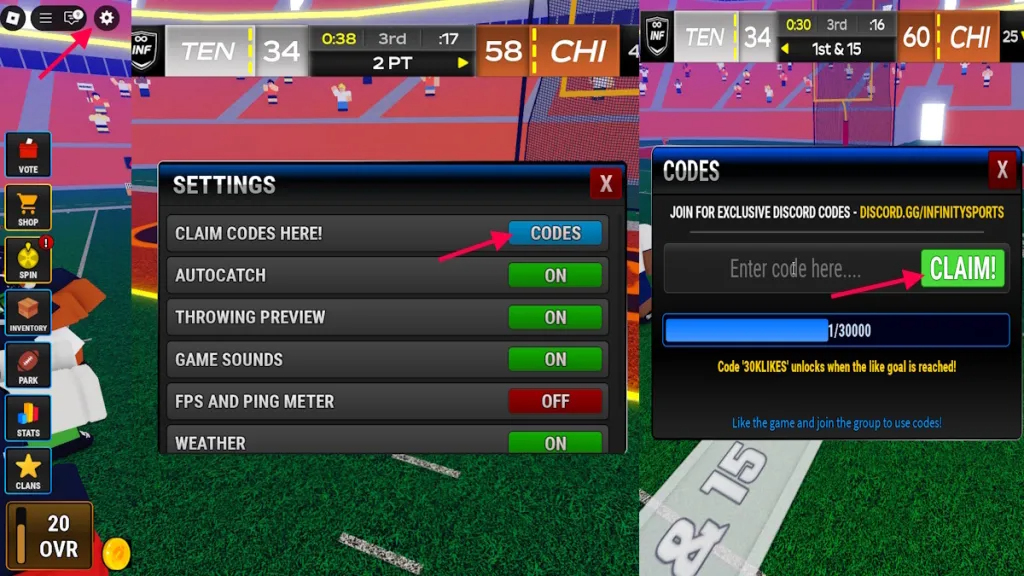Image resolution: width=1024 pixels, height=576 pixels.
Task: Click the green Claim button
Action: coord(962,269)
